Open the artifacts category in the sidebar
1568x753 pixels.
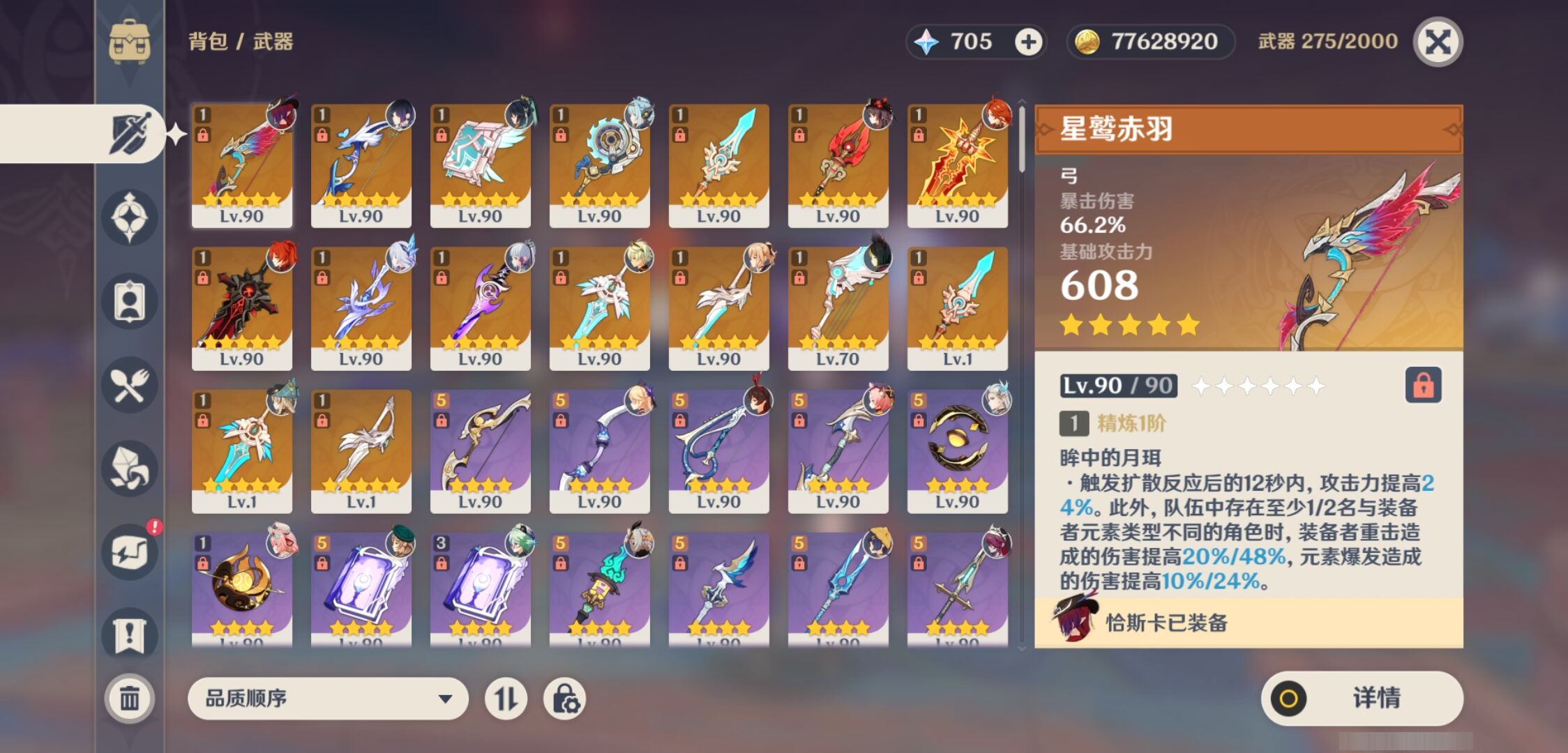[130, 216]
